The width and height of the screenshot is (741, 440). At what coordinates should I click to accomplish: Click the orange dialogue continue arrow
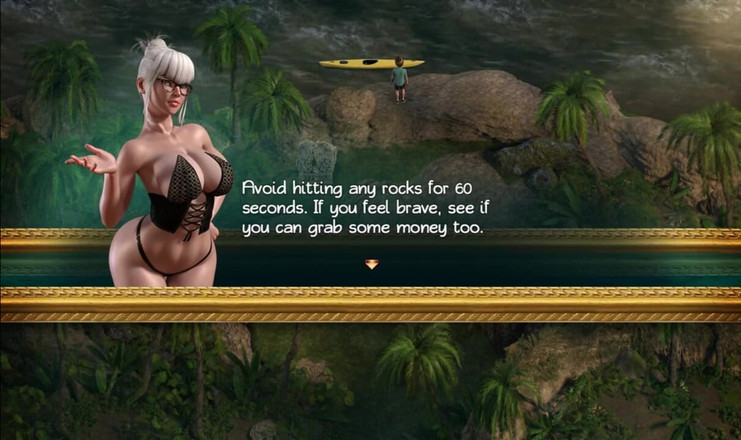pos(371,264)
